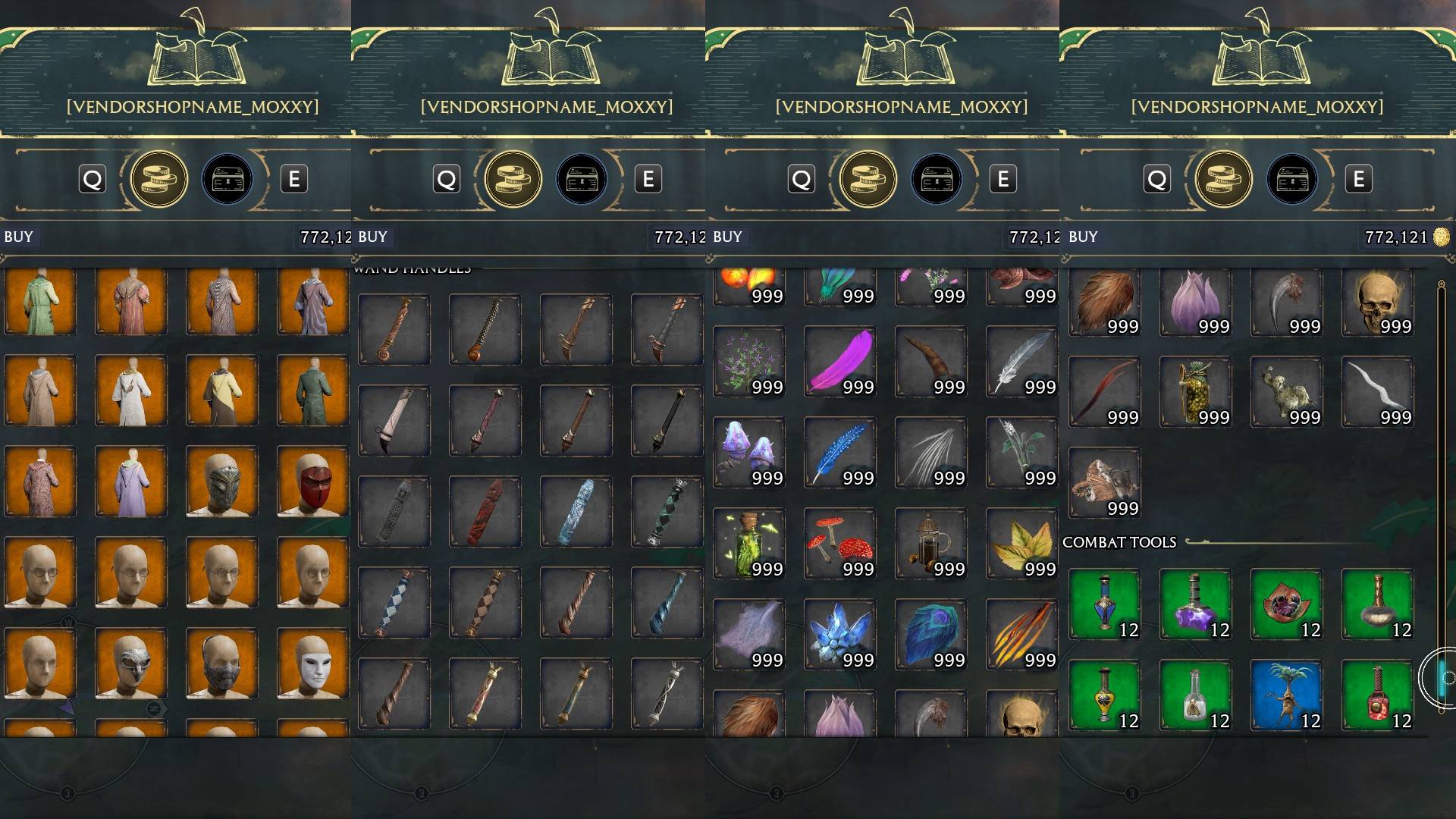Screen dimensions: 1456x819
Task: Pick the blue and white checkered wand handle
Action: click(394, 603)
